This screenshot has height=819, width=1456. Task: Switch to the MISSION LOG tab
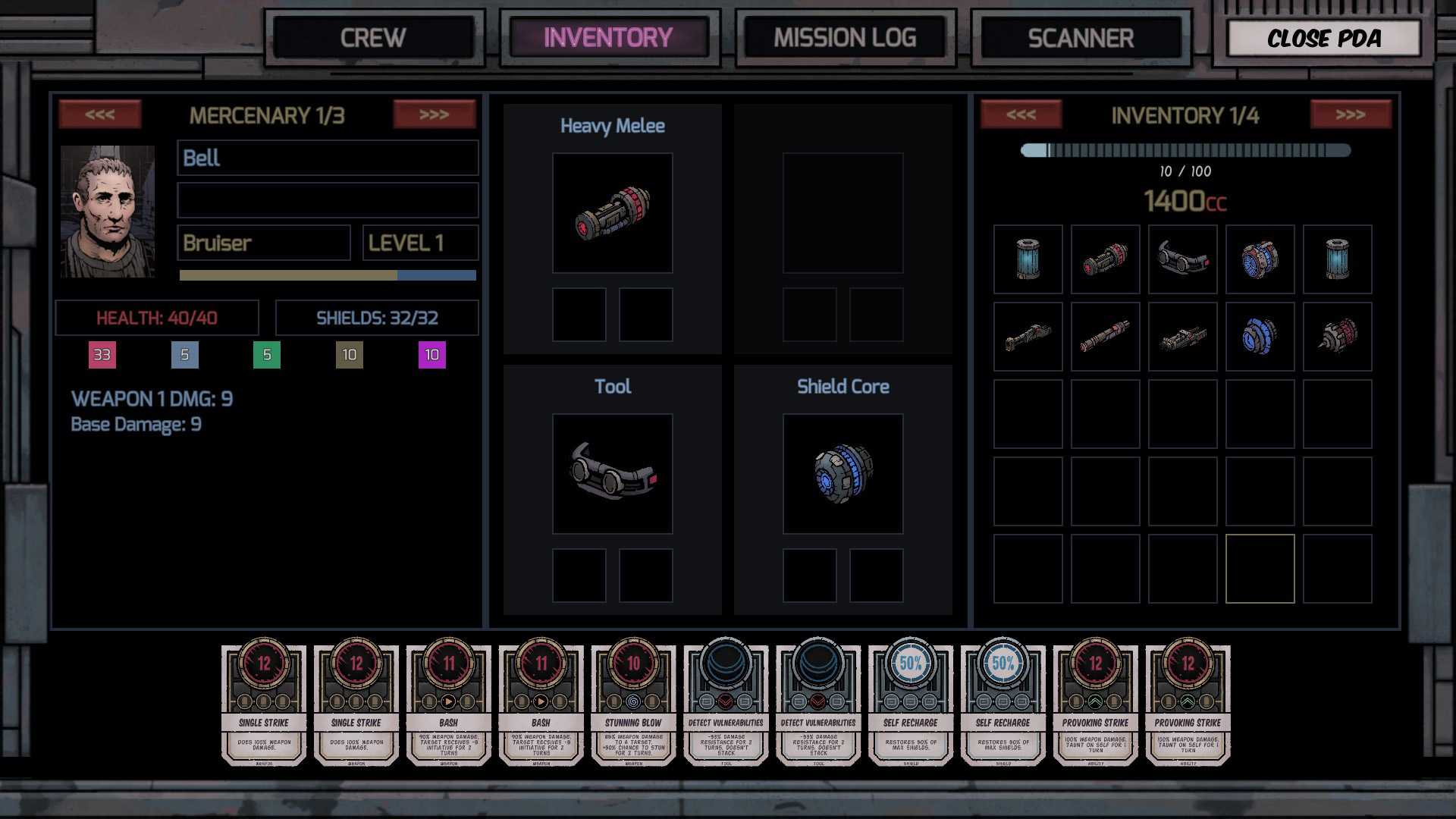(x=844, y=37)
